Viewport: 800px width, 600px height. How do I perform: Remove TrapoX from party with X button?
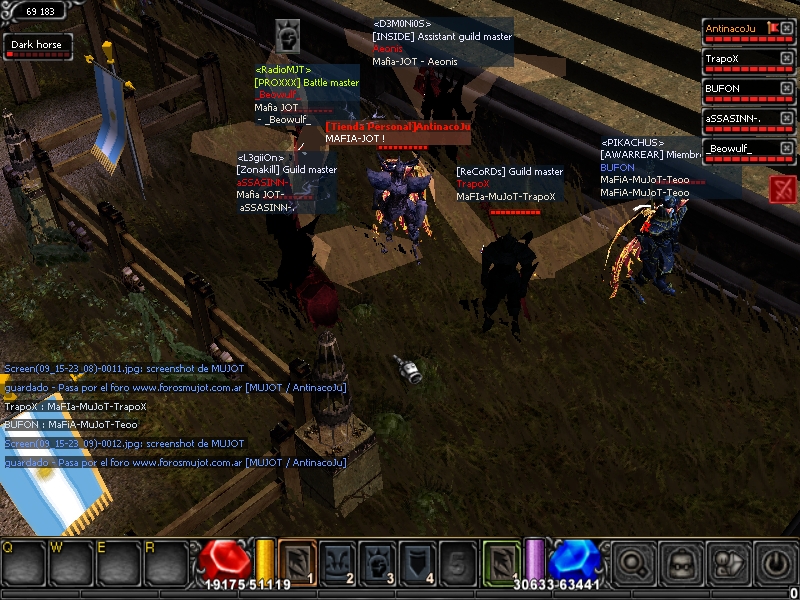787,59
